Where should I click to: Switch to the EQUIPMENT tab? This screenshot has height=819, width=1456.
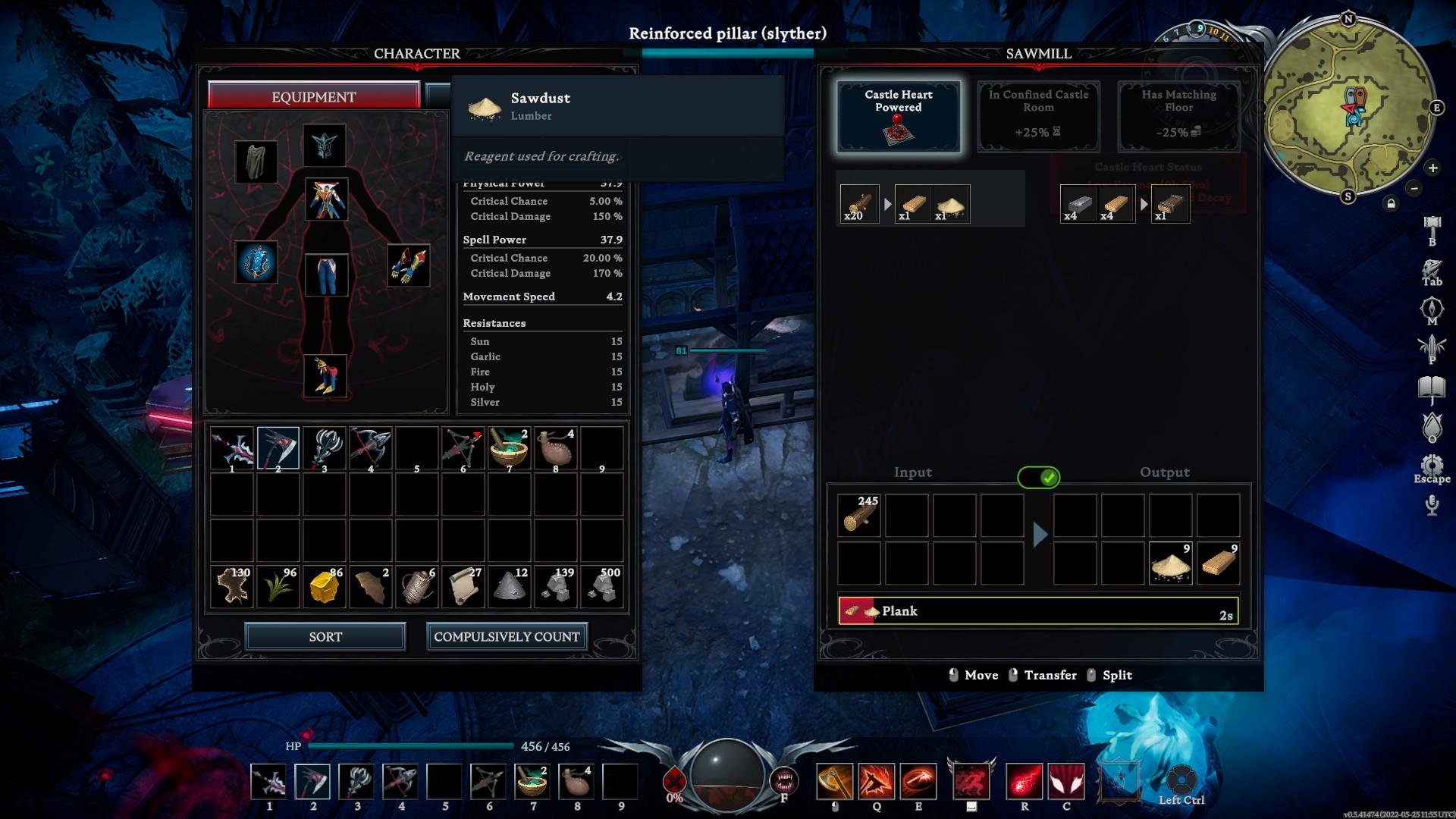pyautogui.click(x=314, y=96)
